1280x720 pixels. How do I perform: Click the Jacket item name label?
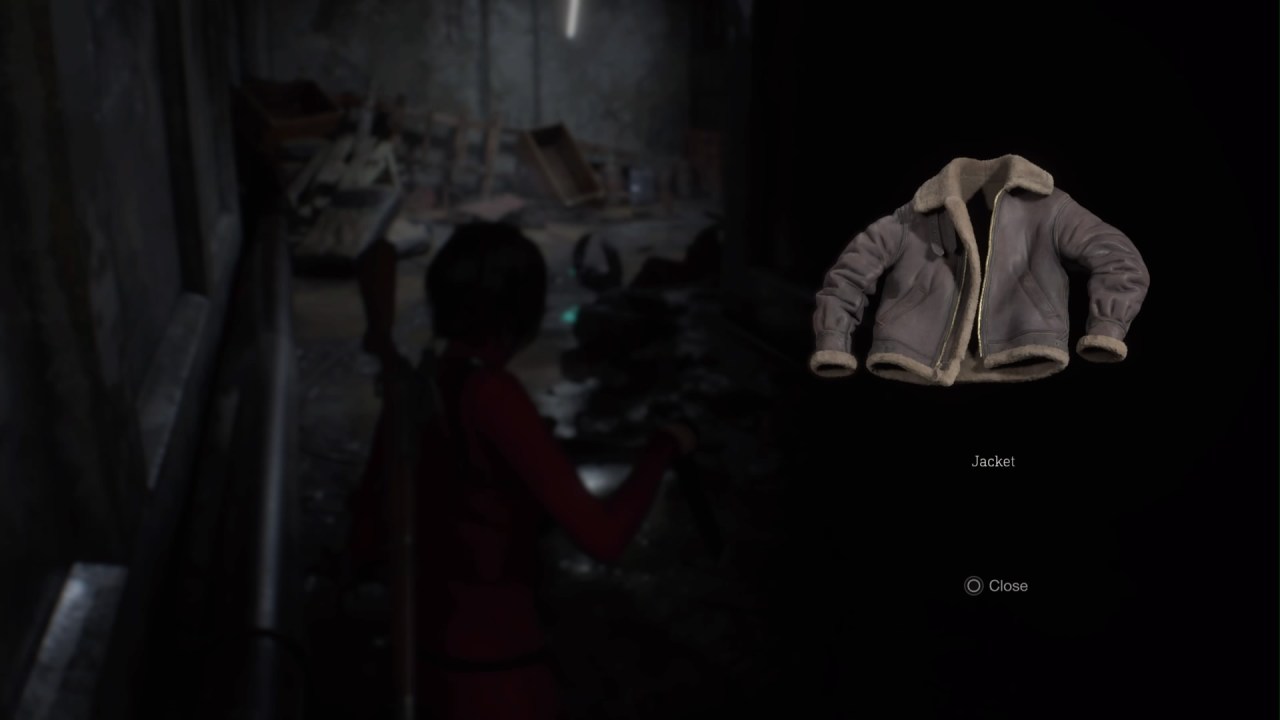coord(992,461)
